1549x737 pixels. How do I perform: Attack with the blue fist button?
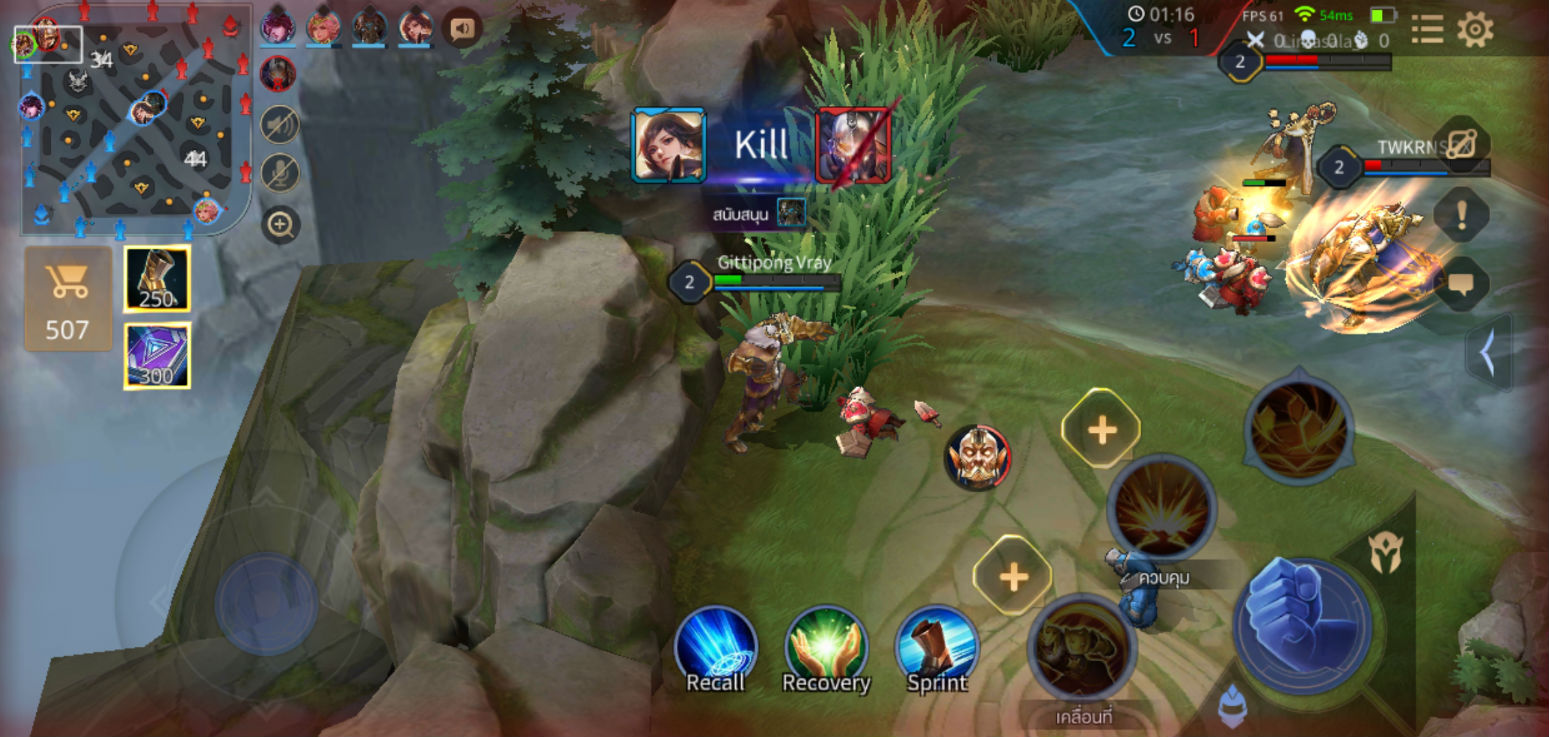[1301, 624]
